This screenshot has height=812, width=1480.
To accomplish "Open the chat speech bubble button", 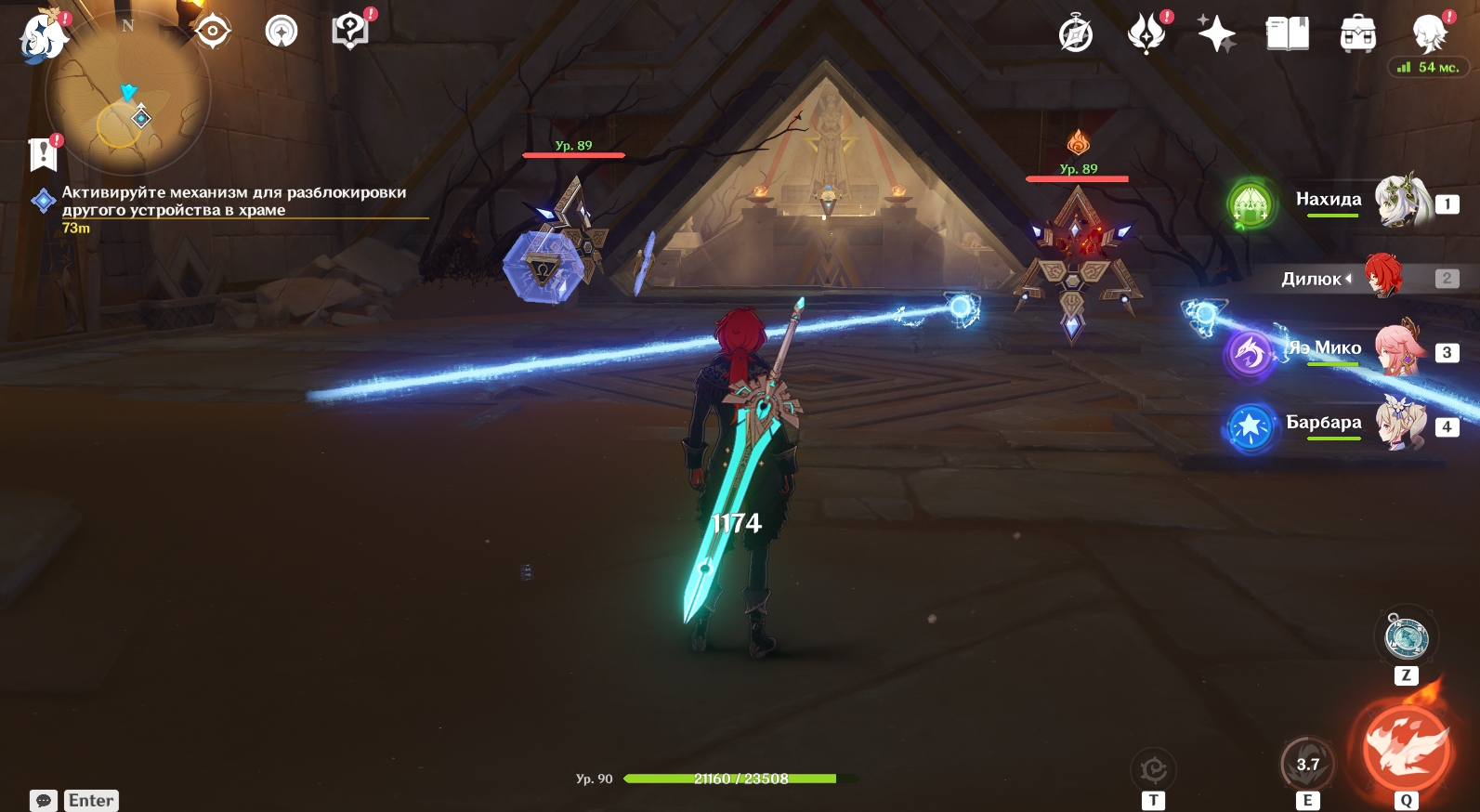I will [44, 801].
